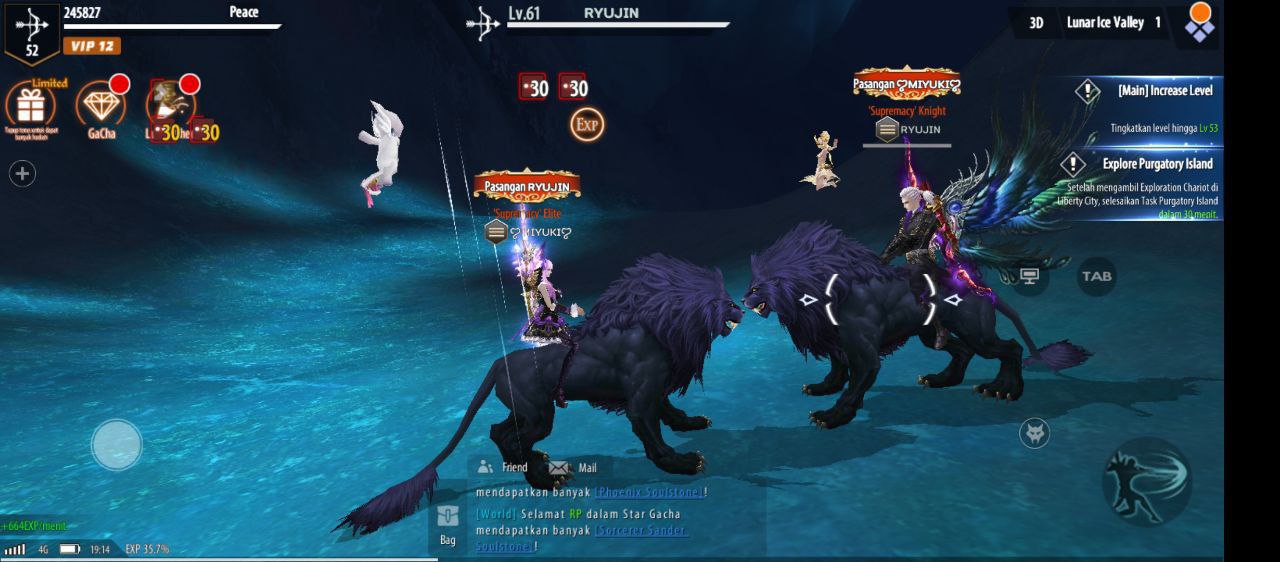
Task: Open the Phoenix Soulstone chat link
Action: pos(649,492)
